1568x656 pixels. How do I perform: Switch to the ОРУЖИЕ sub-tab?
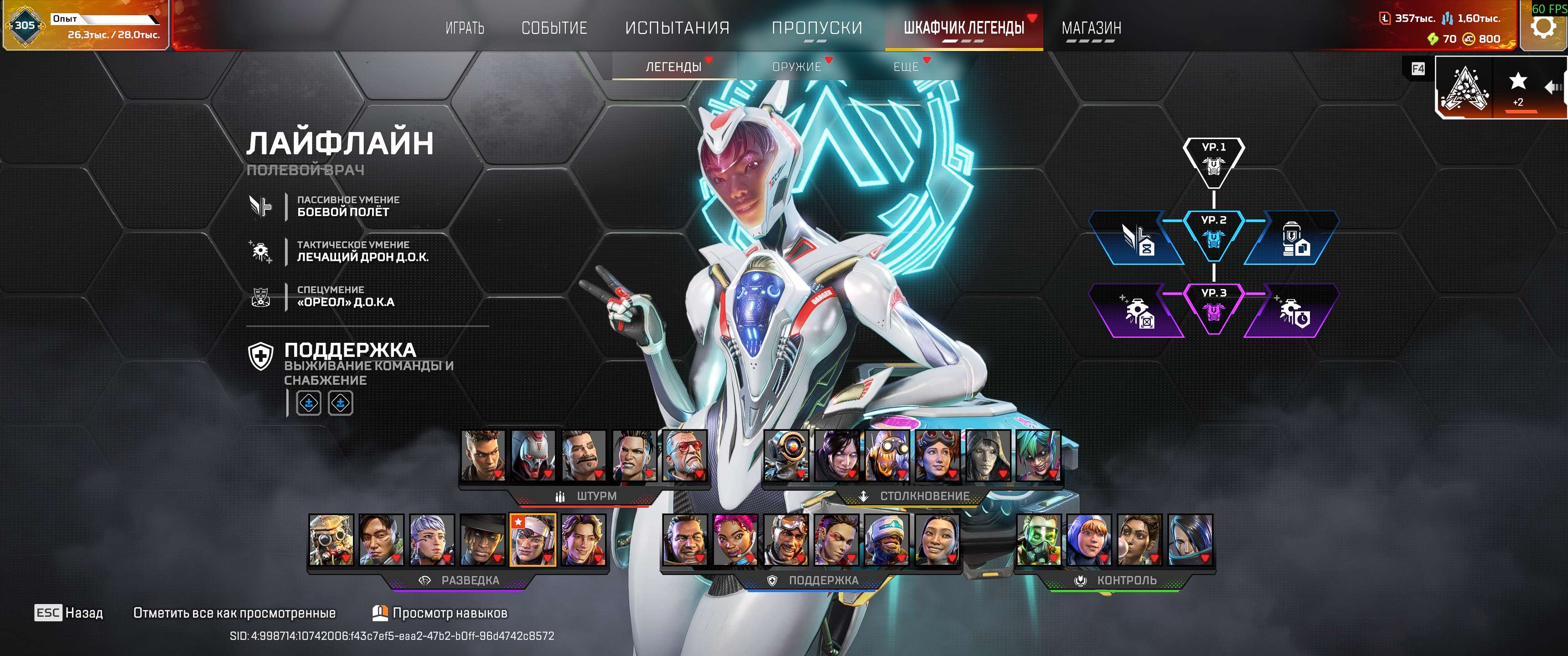796,67
